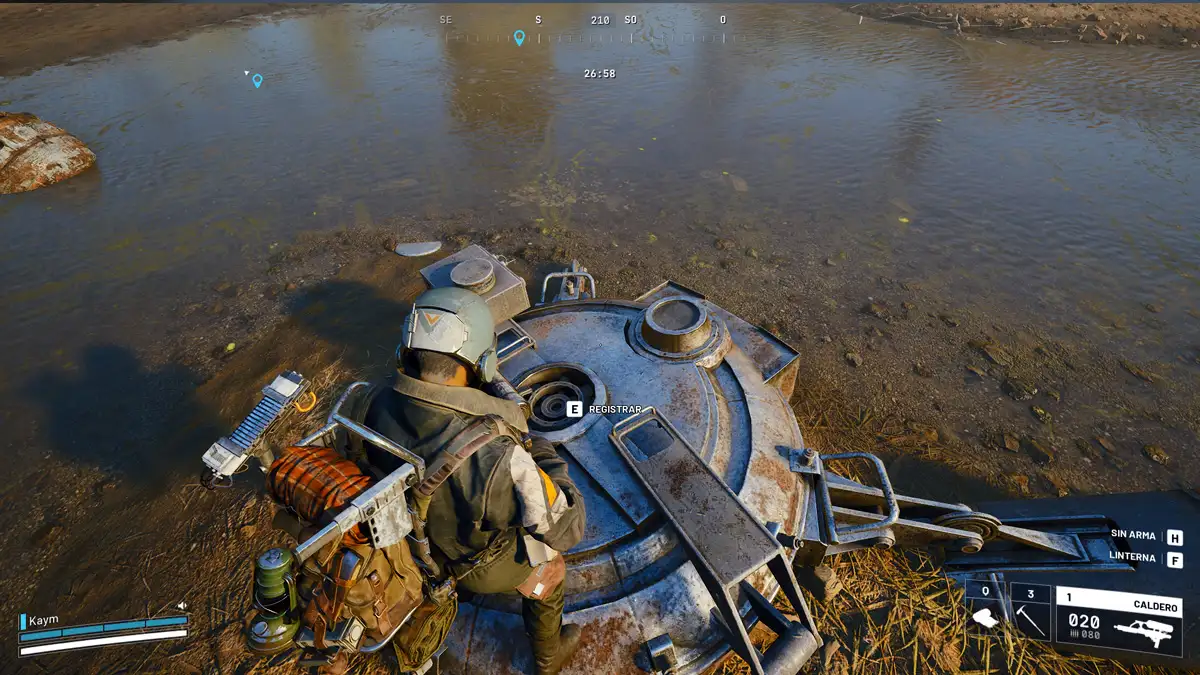Select the blue waypoint pin over the water
The image size is (1200, 675).
pos(257,81)
